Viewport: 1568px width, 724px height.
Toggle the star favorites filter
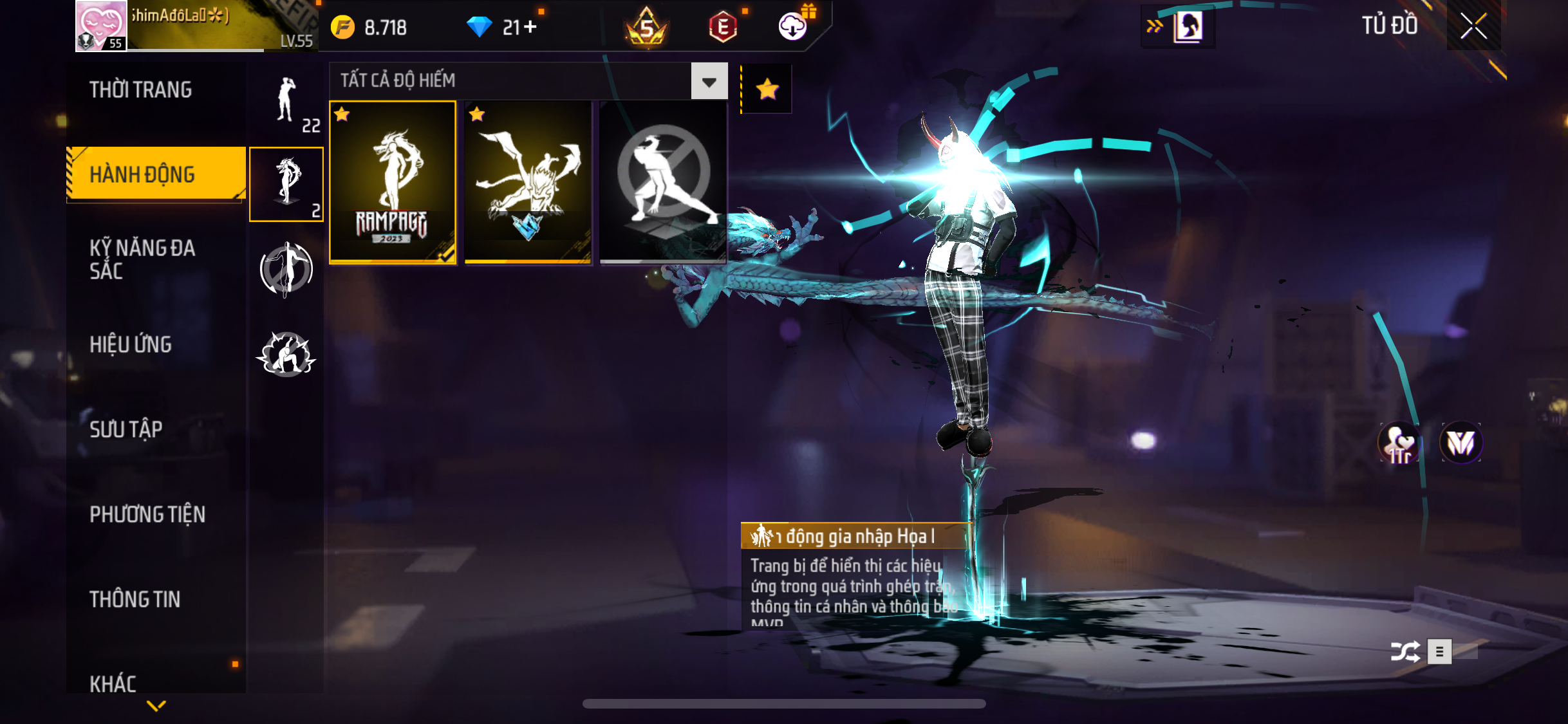pyautogui.click(x=767, y=89)
